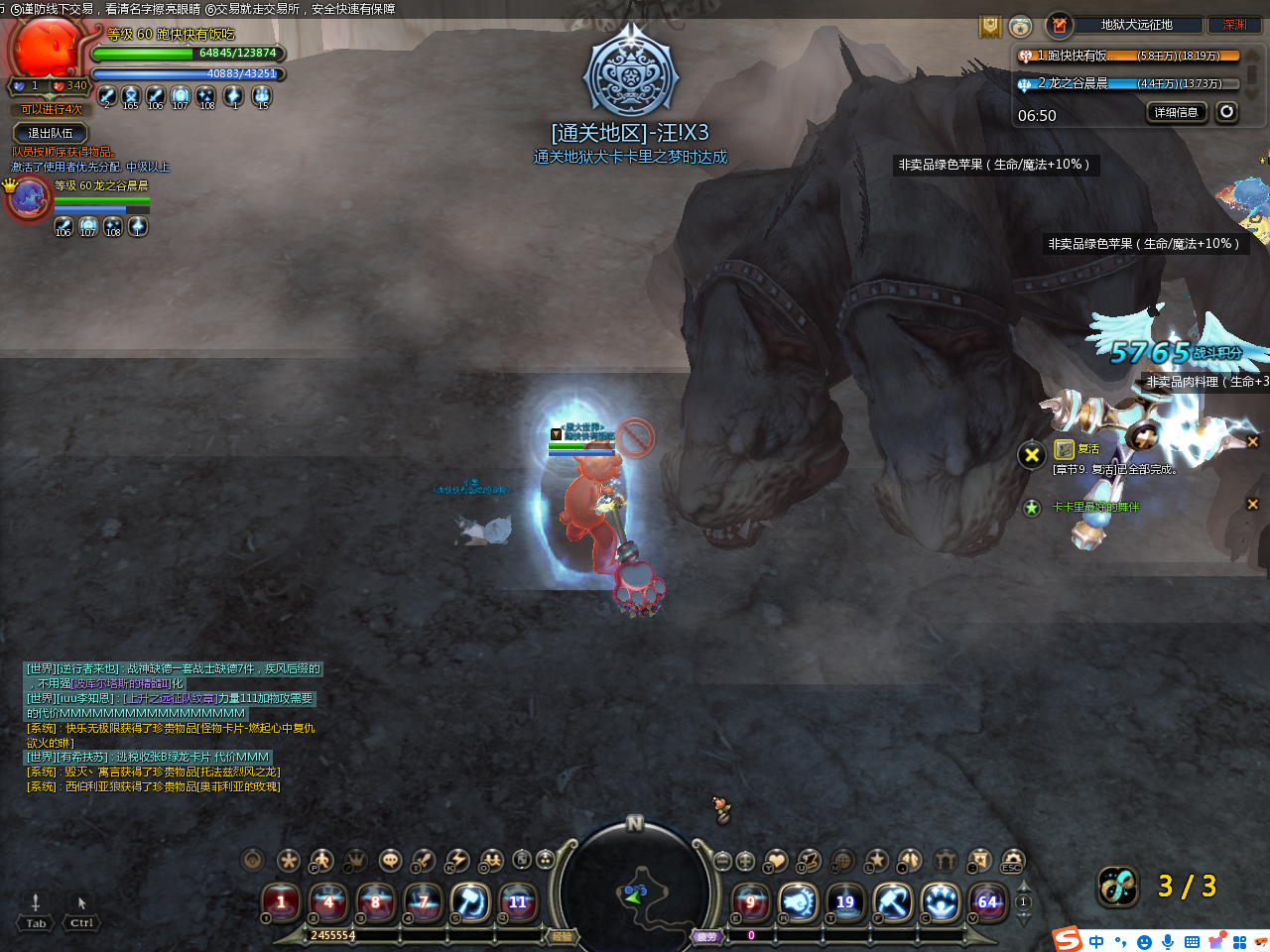Image resolution: width=1270 pixels, height=952 pixels.
Task: Click the 退出队伍 leave party button
Action: [x=51, y=133]
